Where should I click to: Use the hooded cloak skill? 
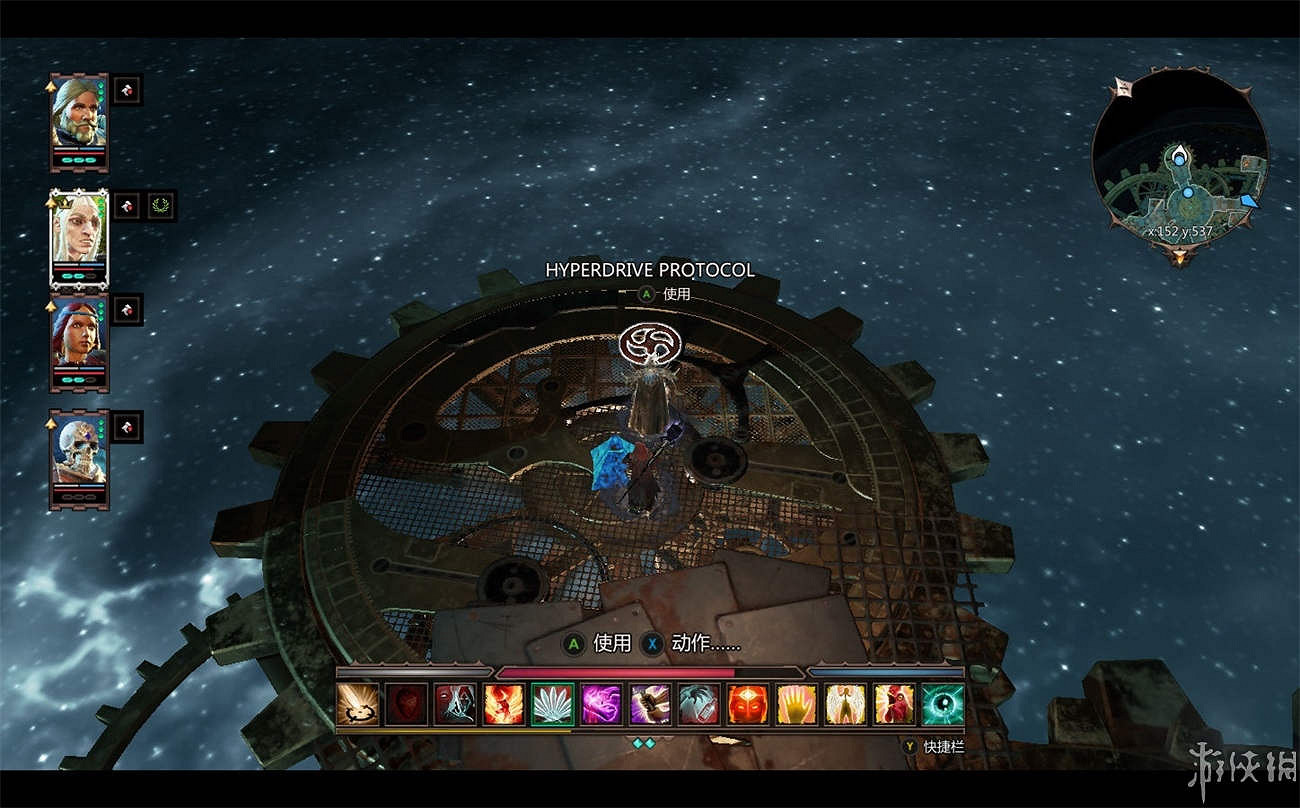pyautogui.click(x=455, y=704)
